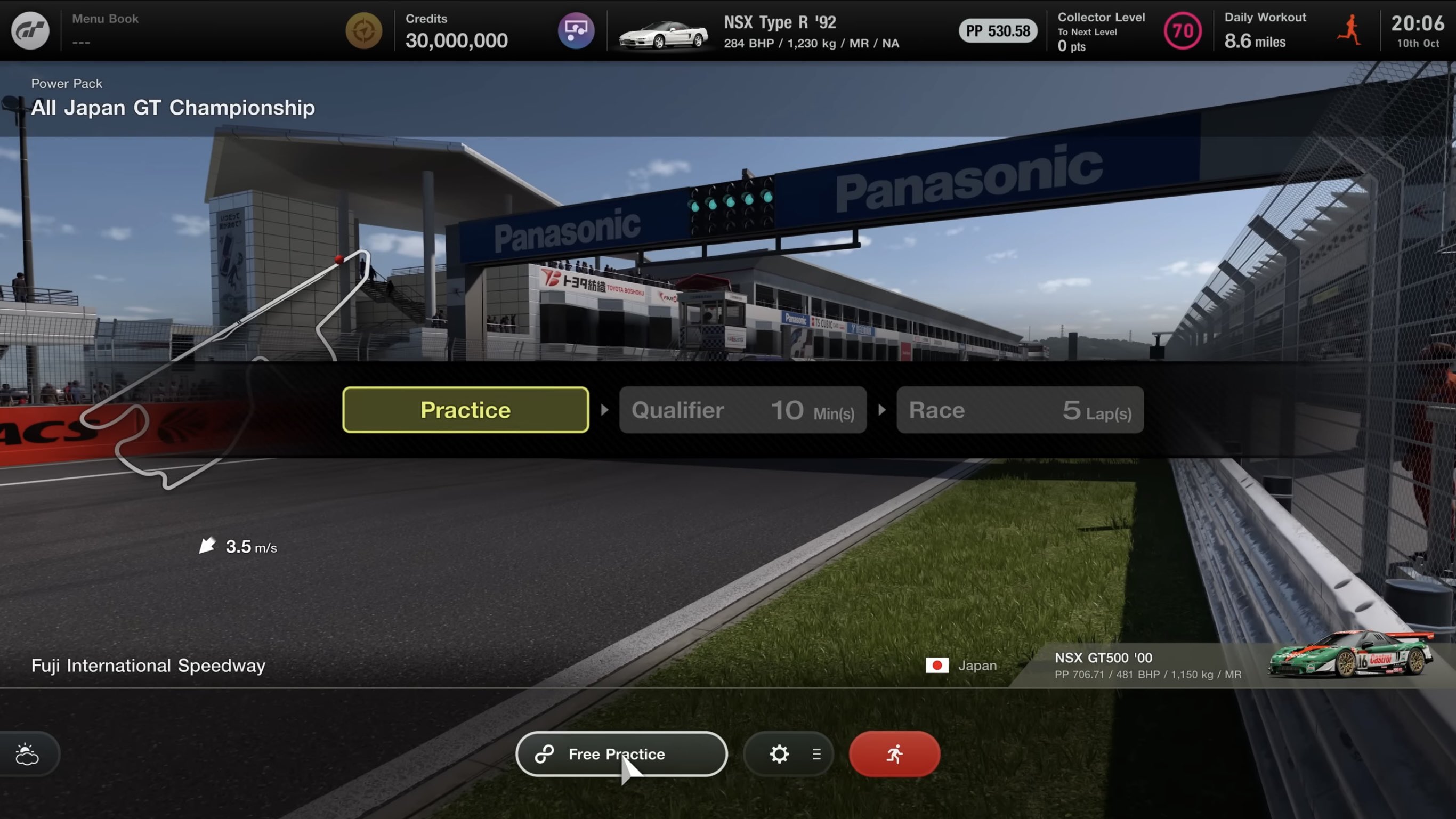The width and height of the screenshot is (1456, 819).
Task: Open the Menu Book entry
Action: (105, 30)
